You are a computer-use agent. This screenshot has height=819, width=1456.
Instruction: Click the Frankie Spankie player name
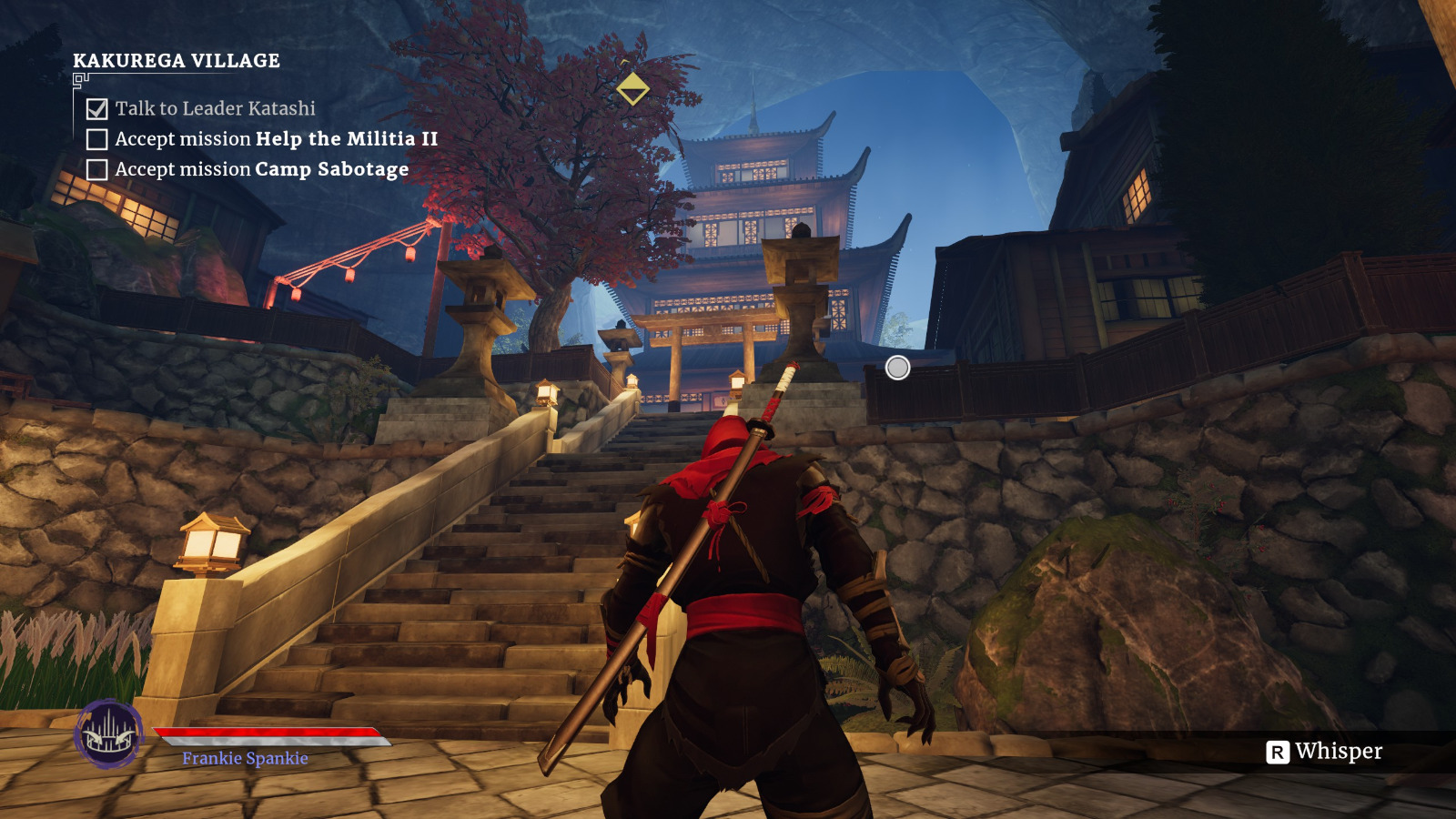[x=243, y=758]
